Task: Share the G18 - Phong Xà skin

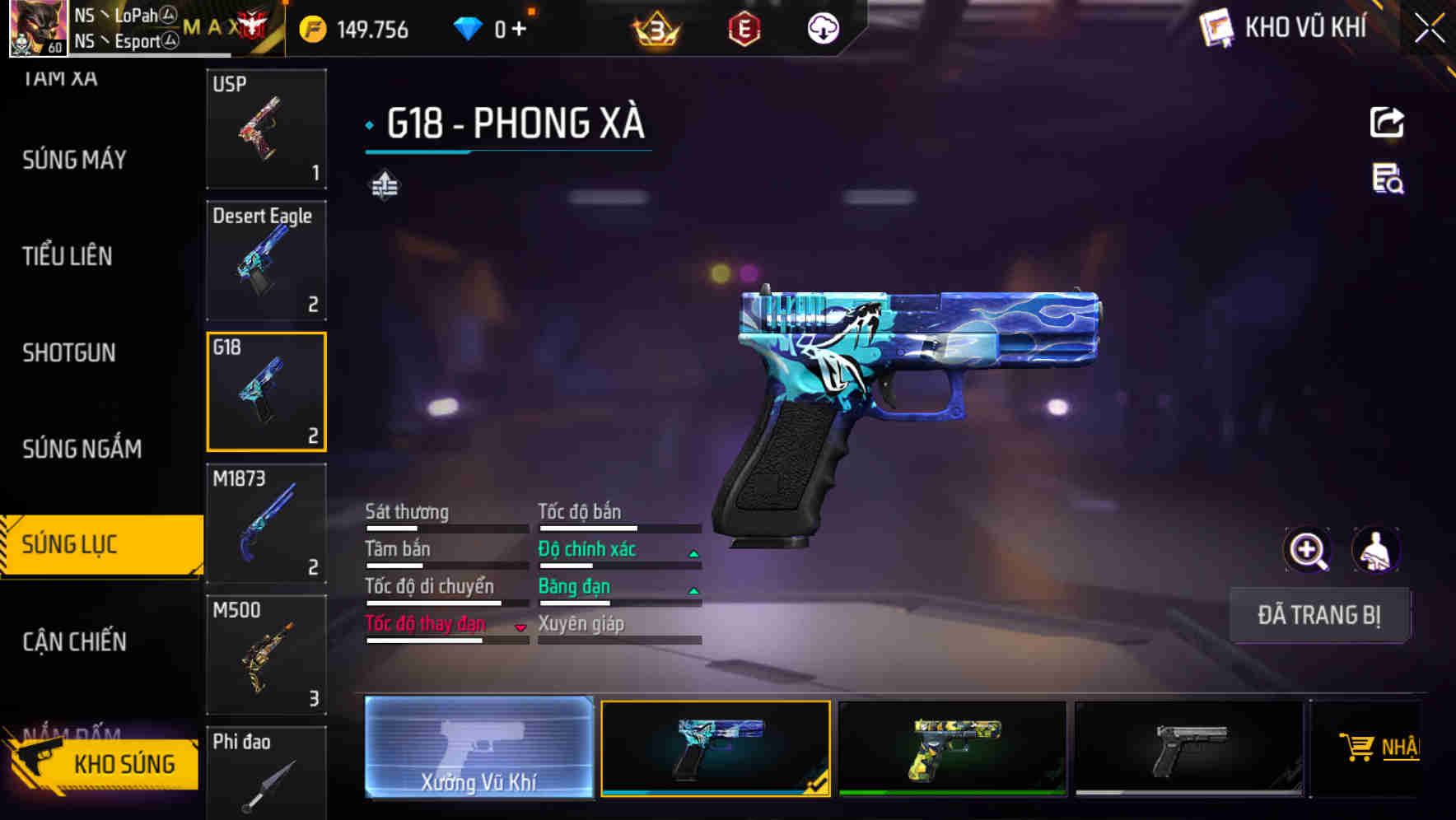Action: coord(1388,122)
